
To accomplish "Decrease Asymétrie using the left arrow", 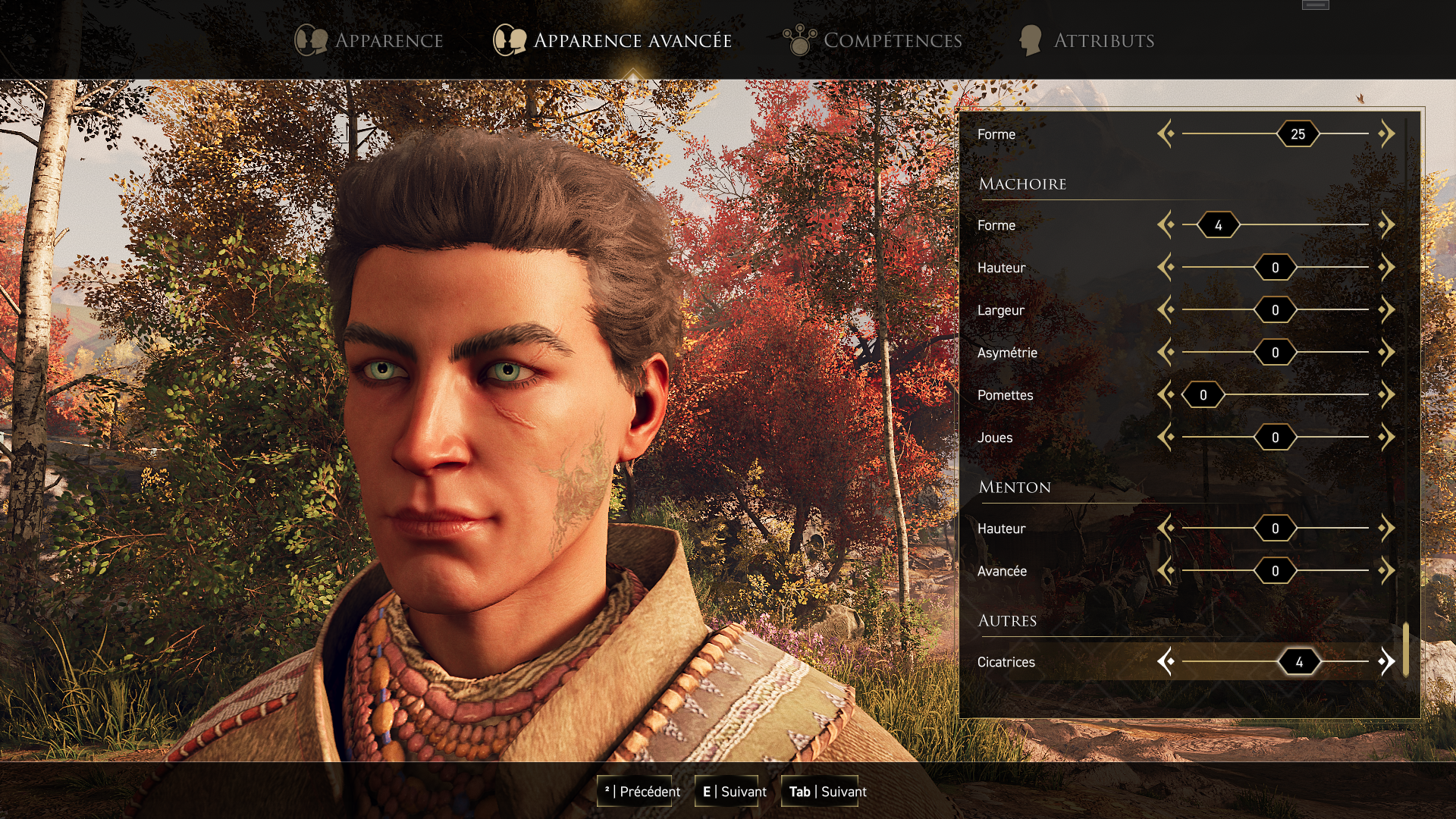I will click(x=1166, y=353).
